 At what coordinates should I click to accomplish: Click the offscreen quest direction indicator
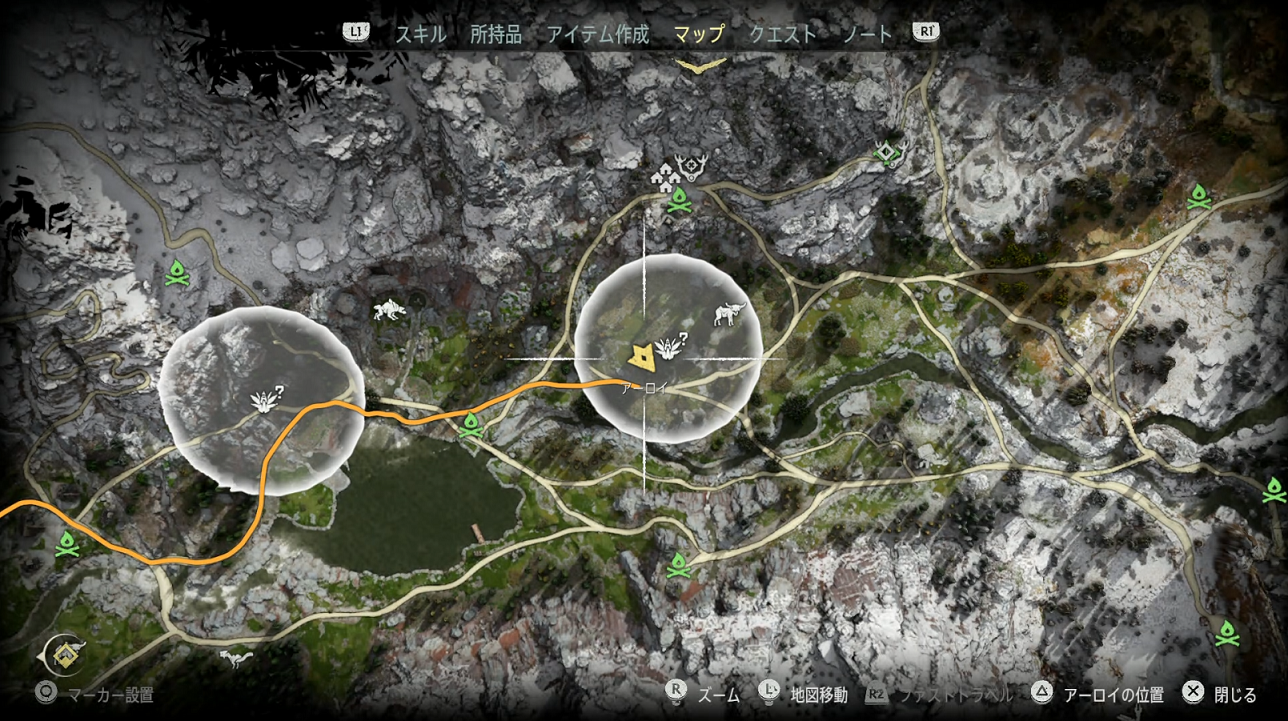(62, 655)
